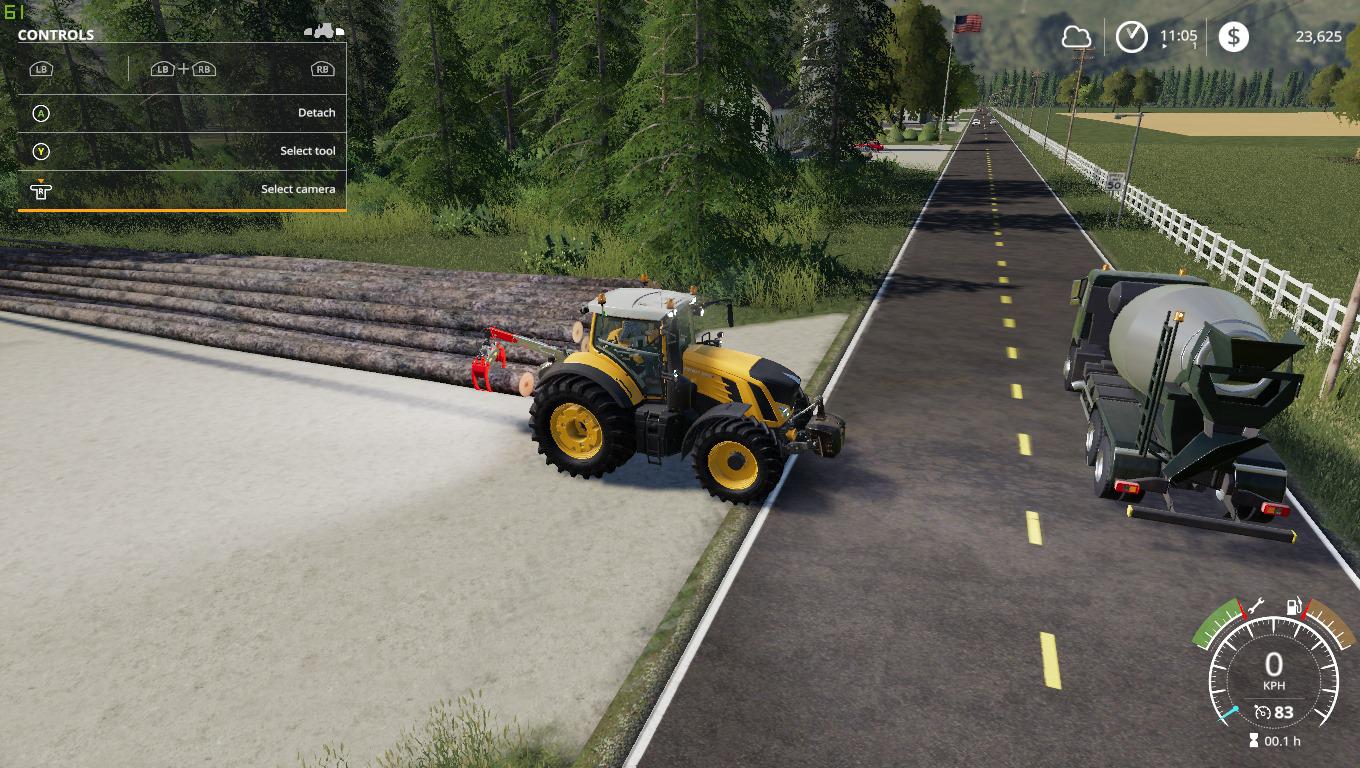Click the wrench damage icon on gauge
This screenshot has height=768, width=1360.
click(x=1256, y=605)
